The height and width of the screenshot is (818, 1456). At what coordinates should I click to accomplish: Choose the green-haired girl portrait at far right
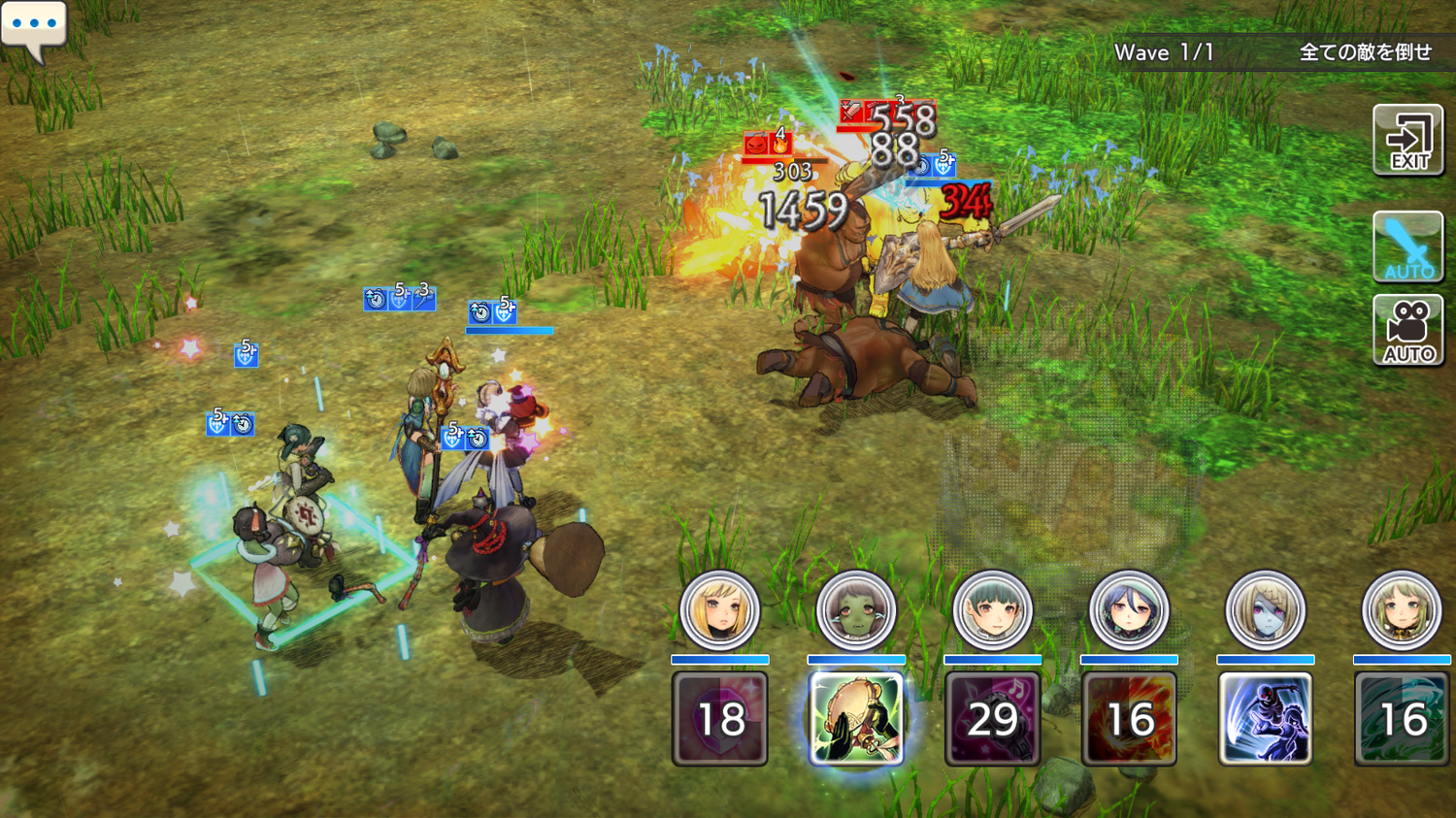[1401, 611]
